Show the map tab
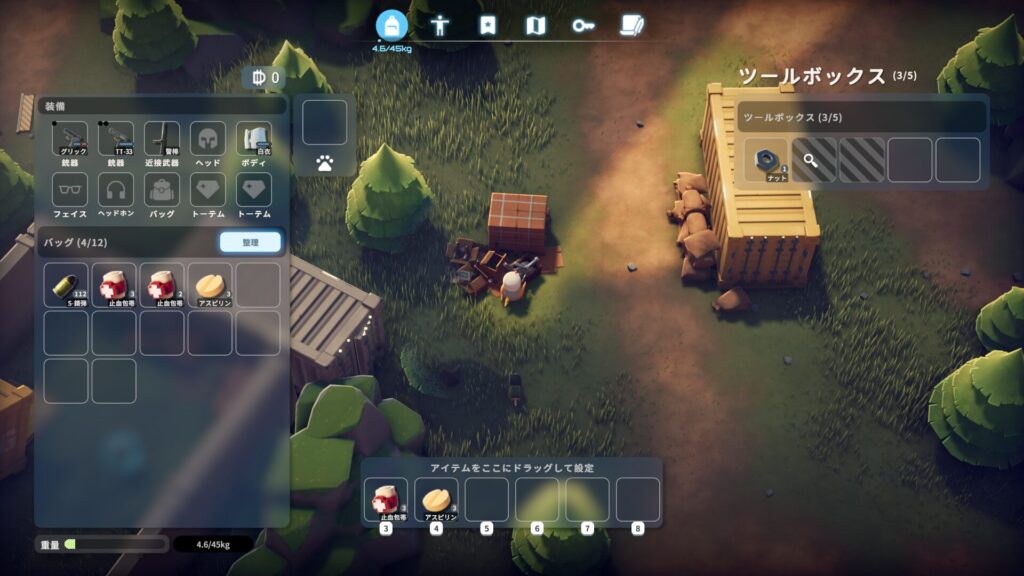The image size is (1024, 576). [535, 26]
